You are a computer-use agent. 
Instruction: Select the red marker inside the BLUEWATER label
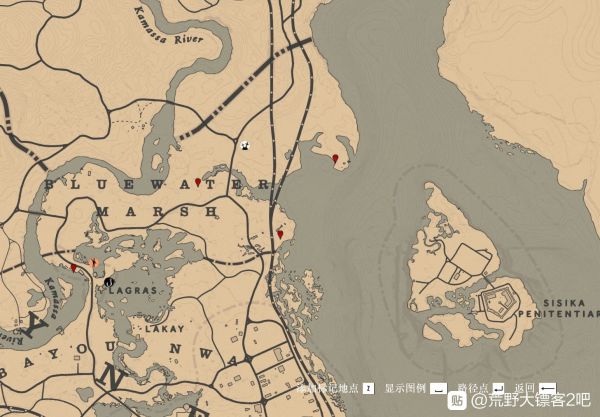[198, 181]
